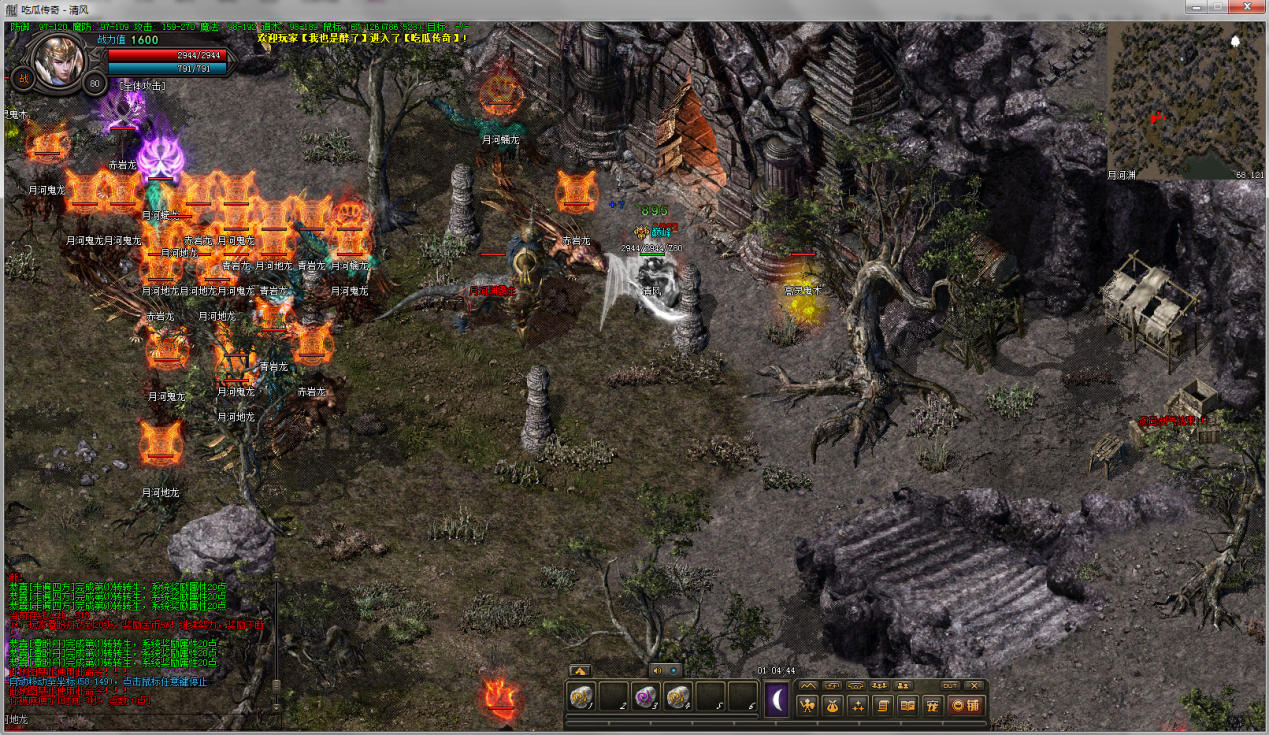1269x735 pixels.
Task: Open the character equipment panel (warrior icon)
Action: (808, 705)
